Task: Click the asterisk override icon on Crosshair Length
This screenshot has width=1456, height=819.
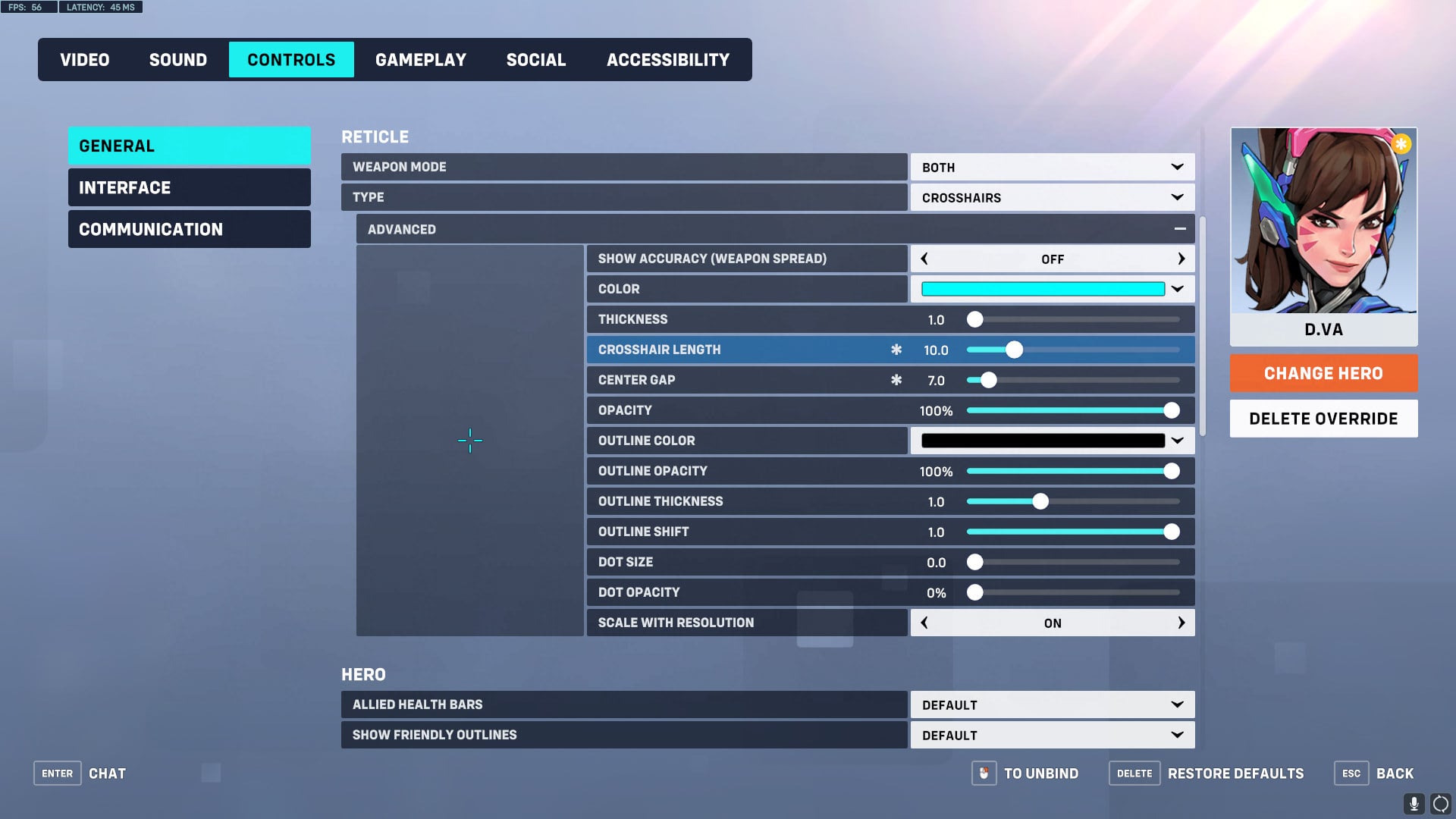Action: point(896,350)
